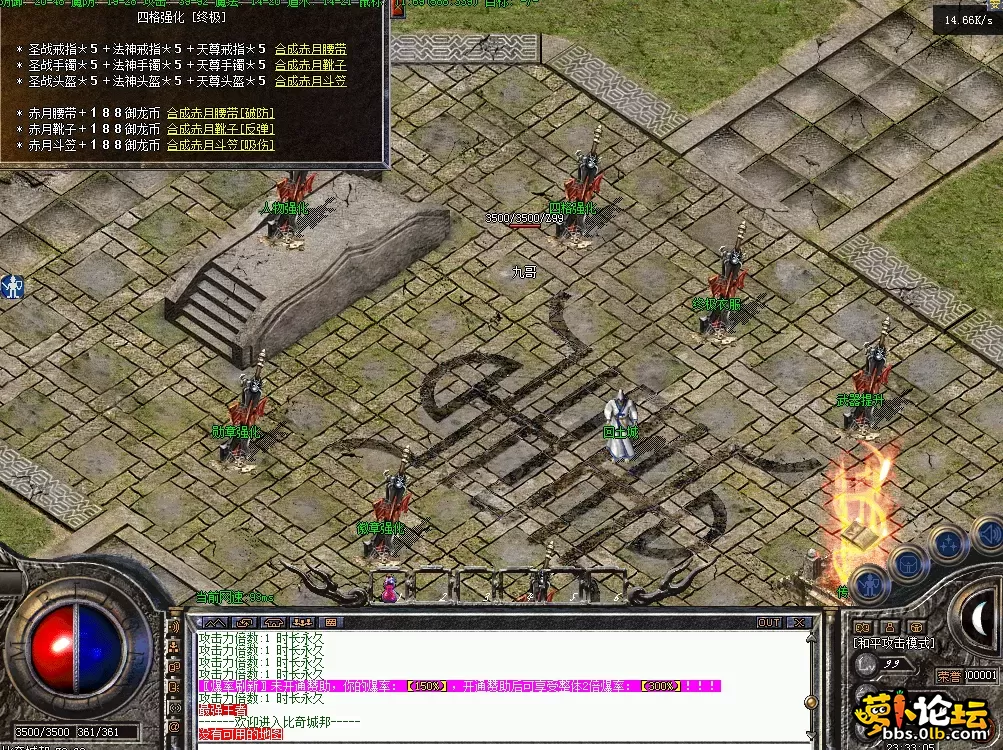Select the 合成赤月斗笠[吸伤] option

coord(220,145)
